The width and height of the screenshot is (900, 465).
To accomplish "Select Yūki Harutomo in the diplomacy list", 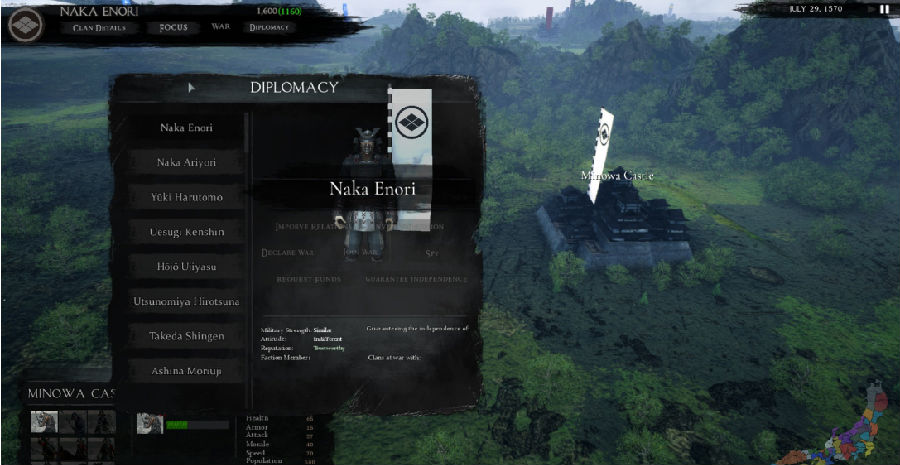I will (187, 197).
